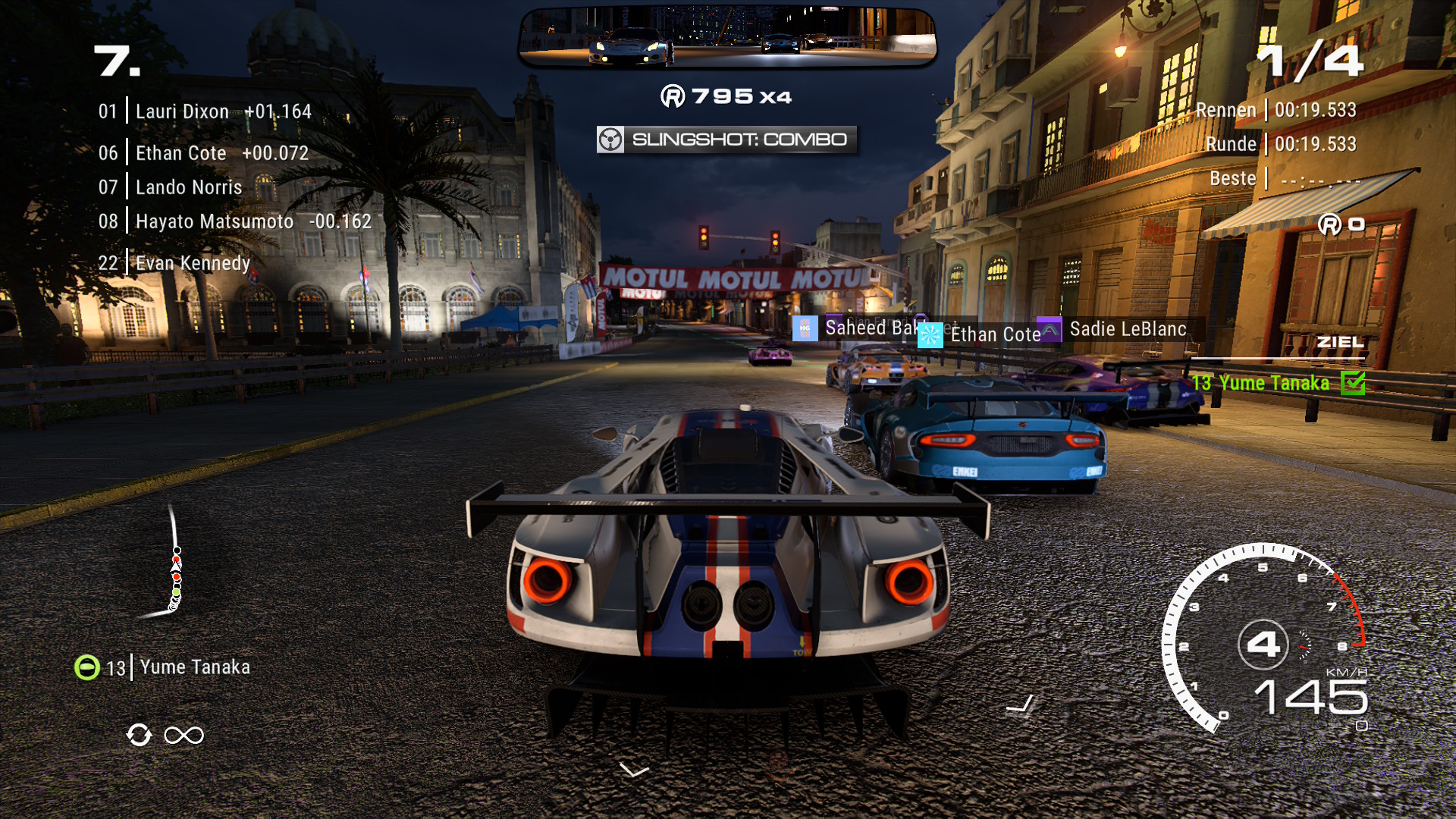This screenshot has width=1456, height=819.
Task: Select the Ethan Cote standings row
Action: pos(202,153)
